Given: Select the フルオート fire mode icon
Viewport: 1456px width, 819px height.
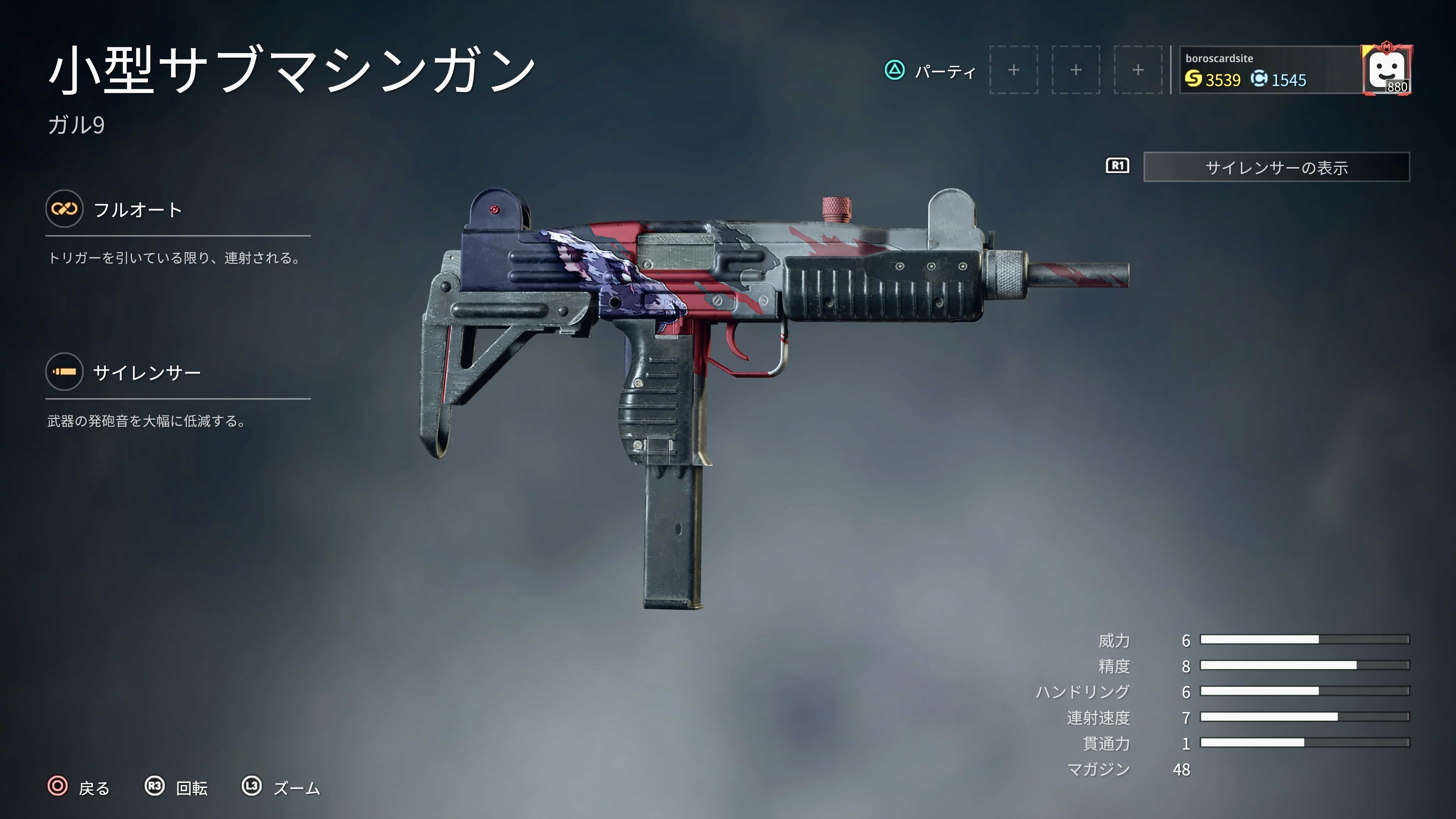Looking at the screenshot, I should pos(64,209).
